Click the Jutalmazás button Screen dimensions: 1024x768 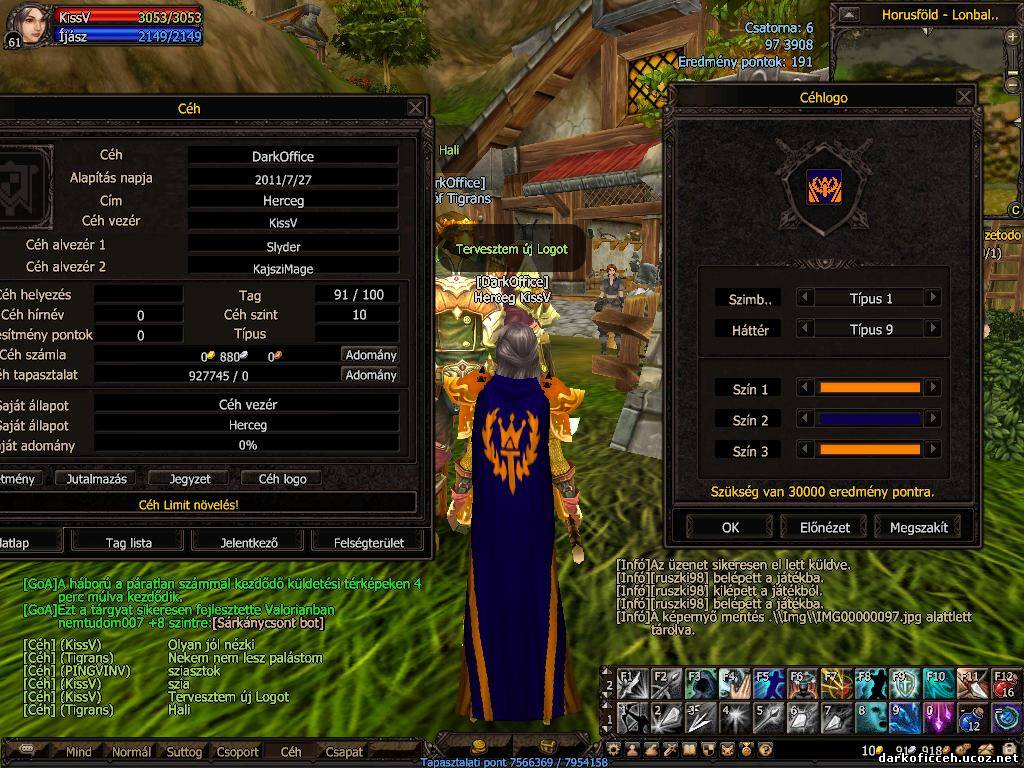pyautogui.click(x=94, y=479)
